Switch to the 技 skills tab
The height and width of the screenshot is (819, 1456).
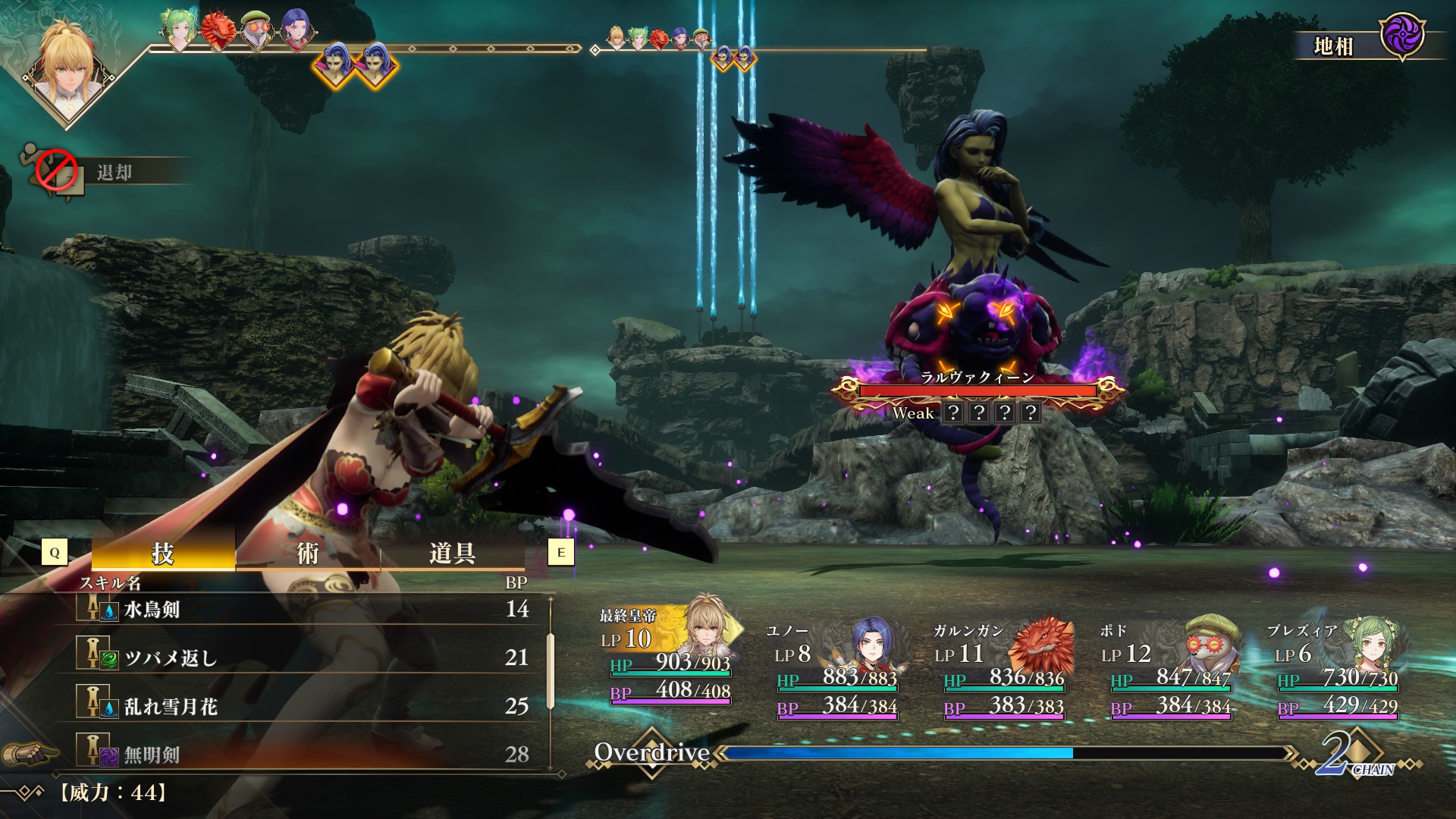pos(163,553)
